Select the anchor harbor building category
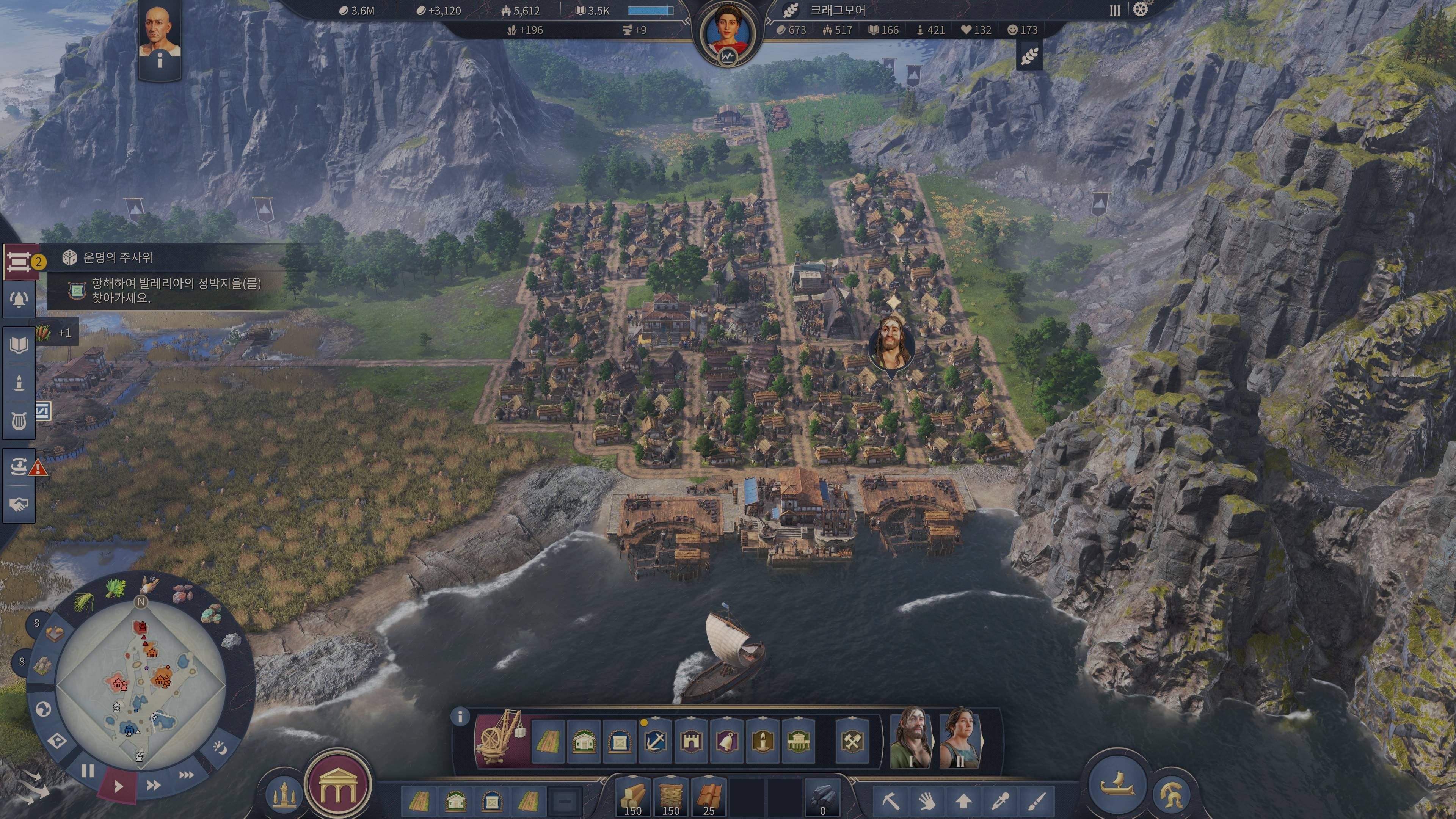Screen dimensions: 1456x819 tap(655, 741)
